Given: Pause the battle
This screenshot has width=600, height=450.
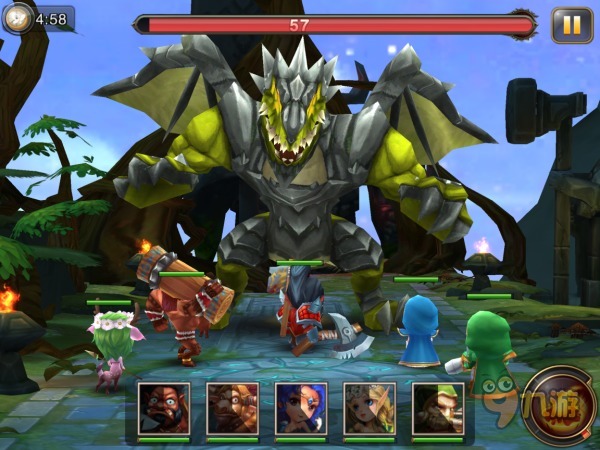Looking at the screenshot, I should click(x=572, y=25).
